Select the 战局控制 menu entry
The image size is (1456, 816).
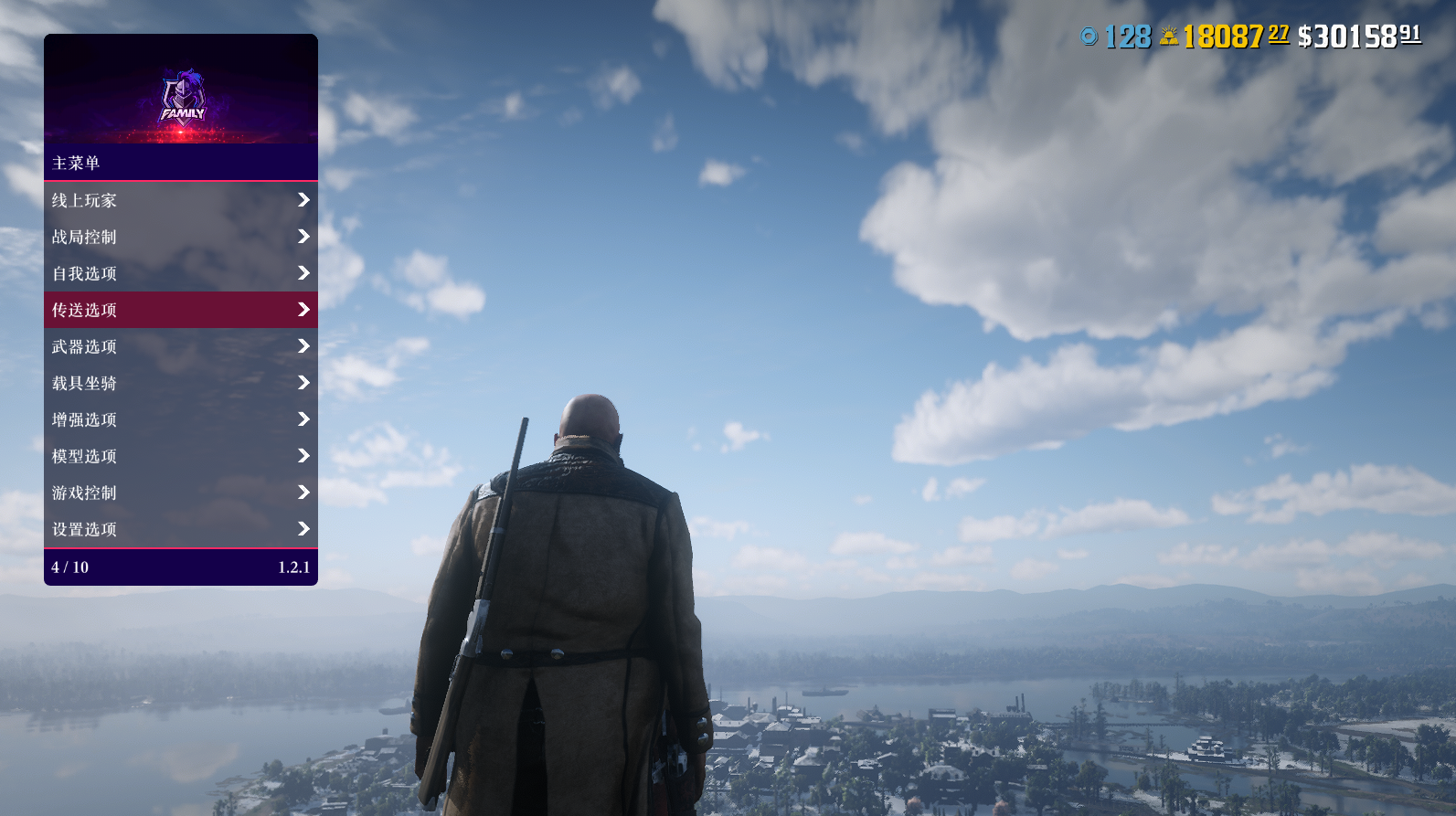[x=180, y=237]
